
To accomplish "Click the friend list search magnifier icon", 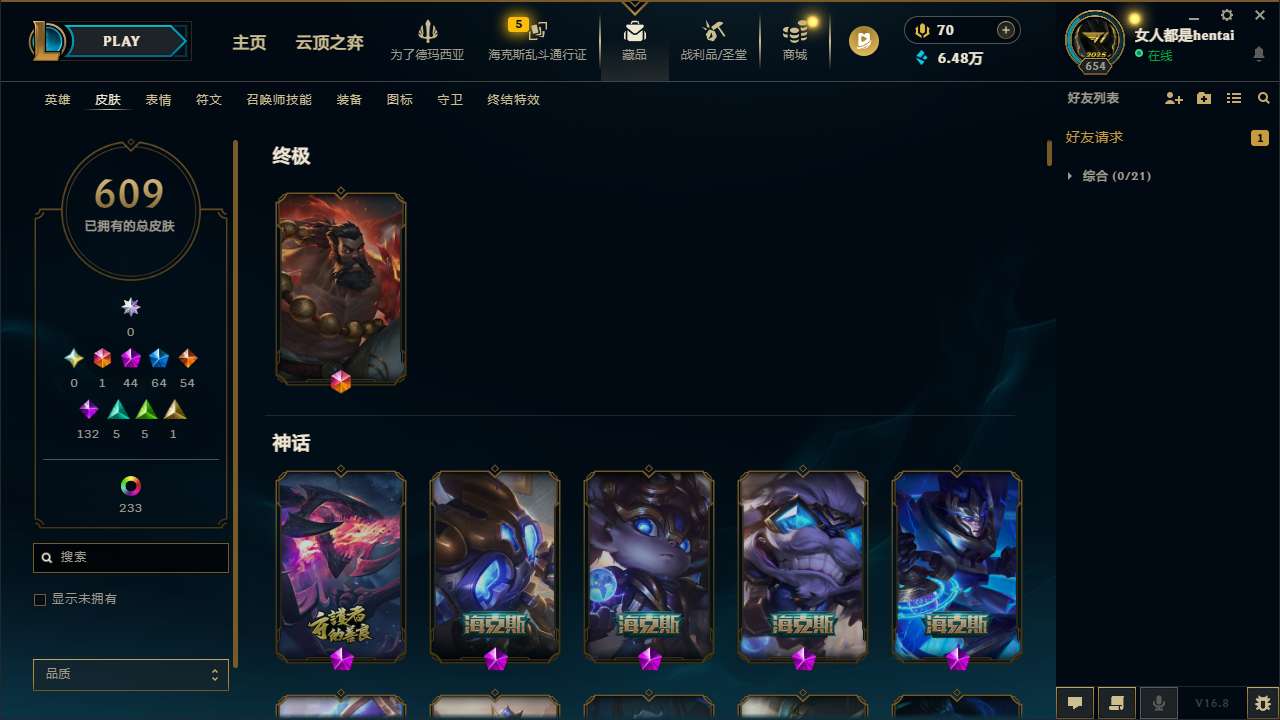I will coord(1263,98).
